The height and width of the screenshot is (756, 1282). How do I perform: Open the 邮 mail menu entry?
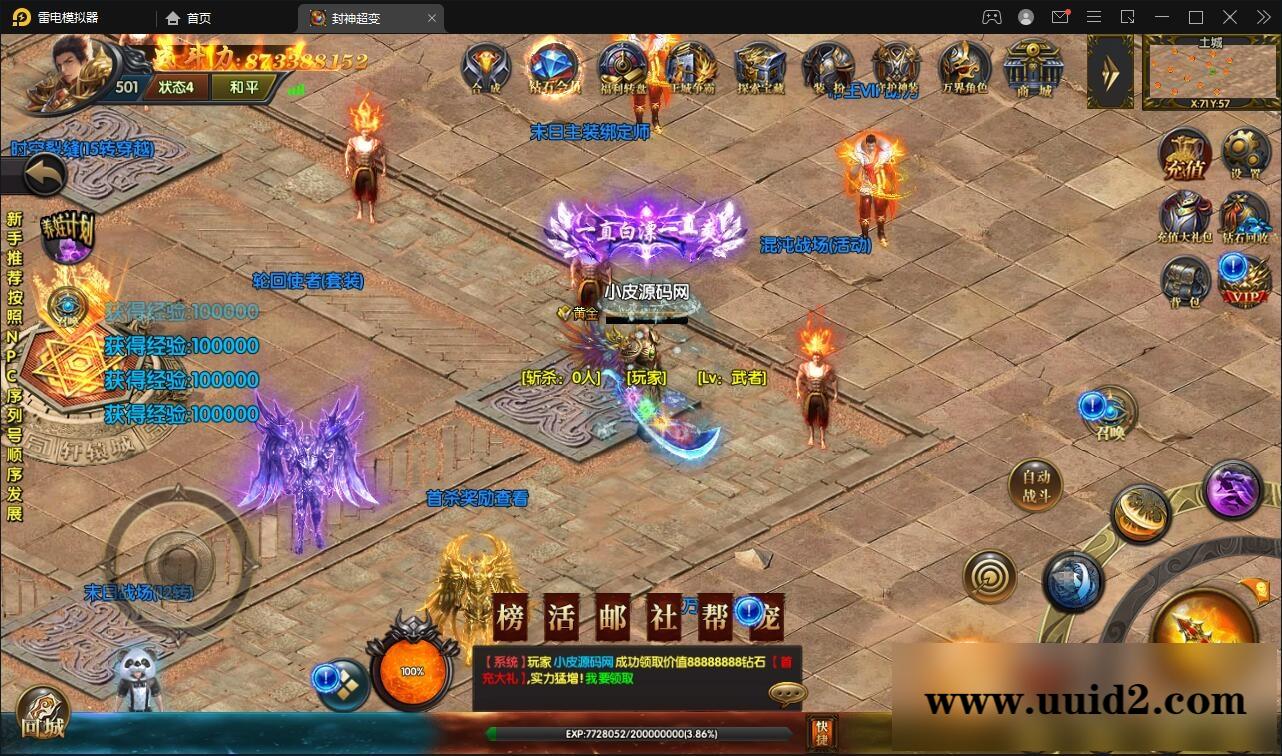click(612, 618)
